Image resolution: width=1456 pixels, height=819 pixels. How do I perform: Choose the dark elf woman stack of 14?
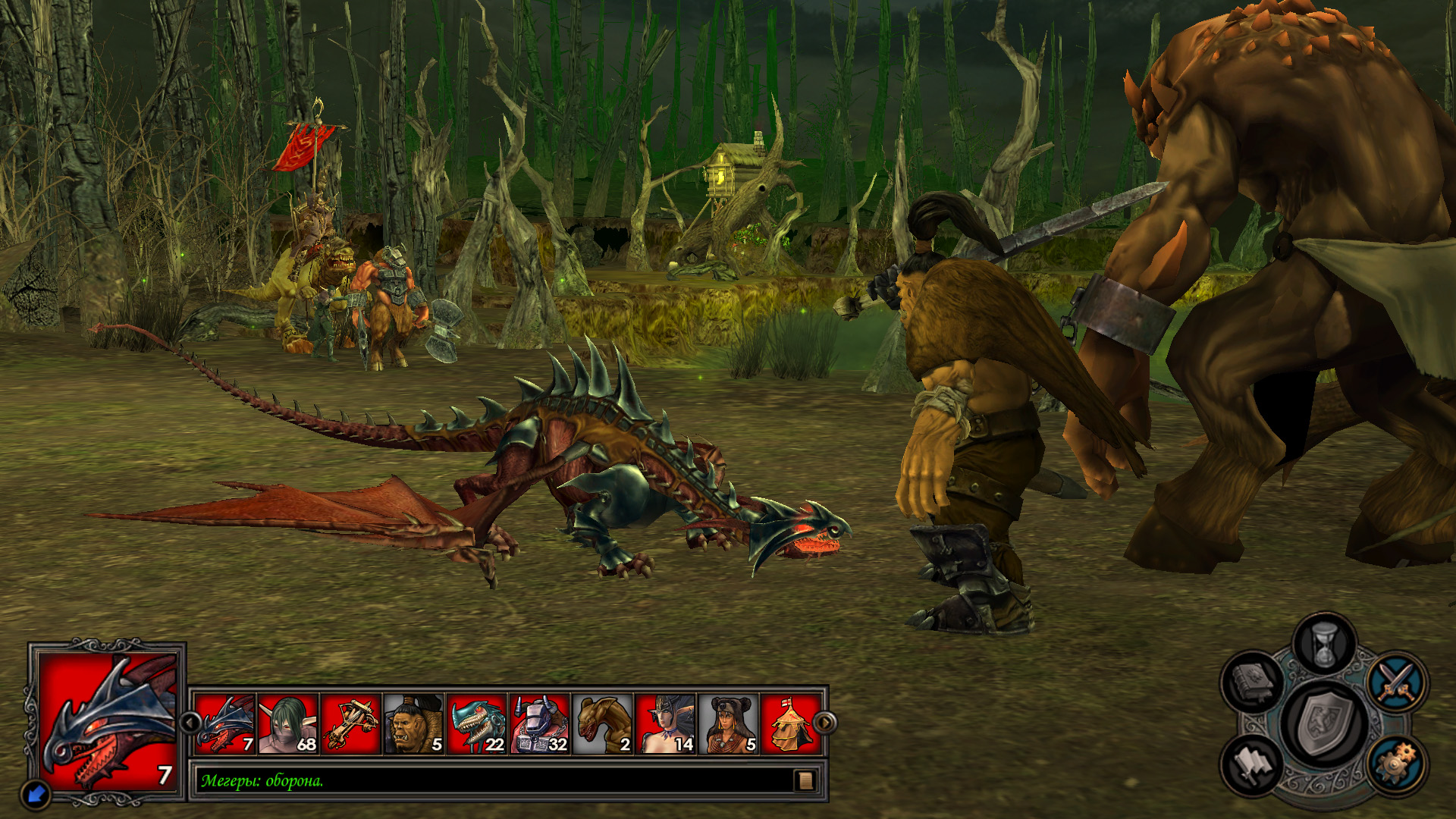click(666, 724)
